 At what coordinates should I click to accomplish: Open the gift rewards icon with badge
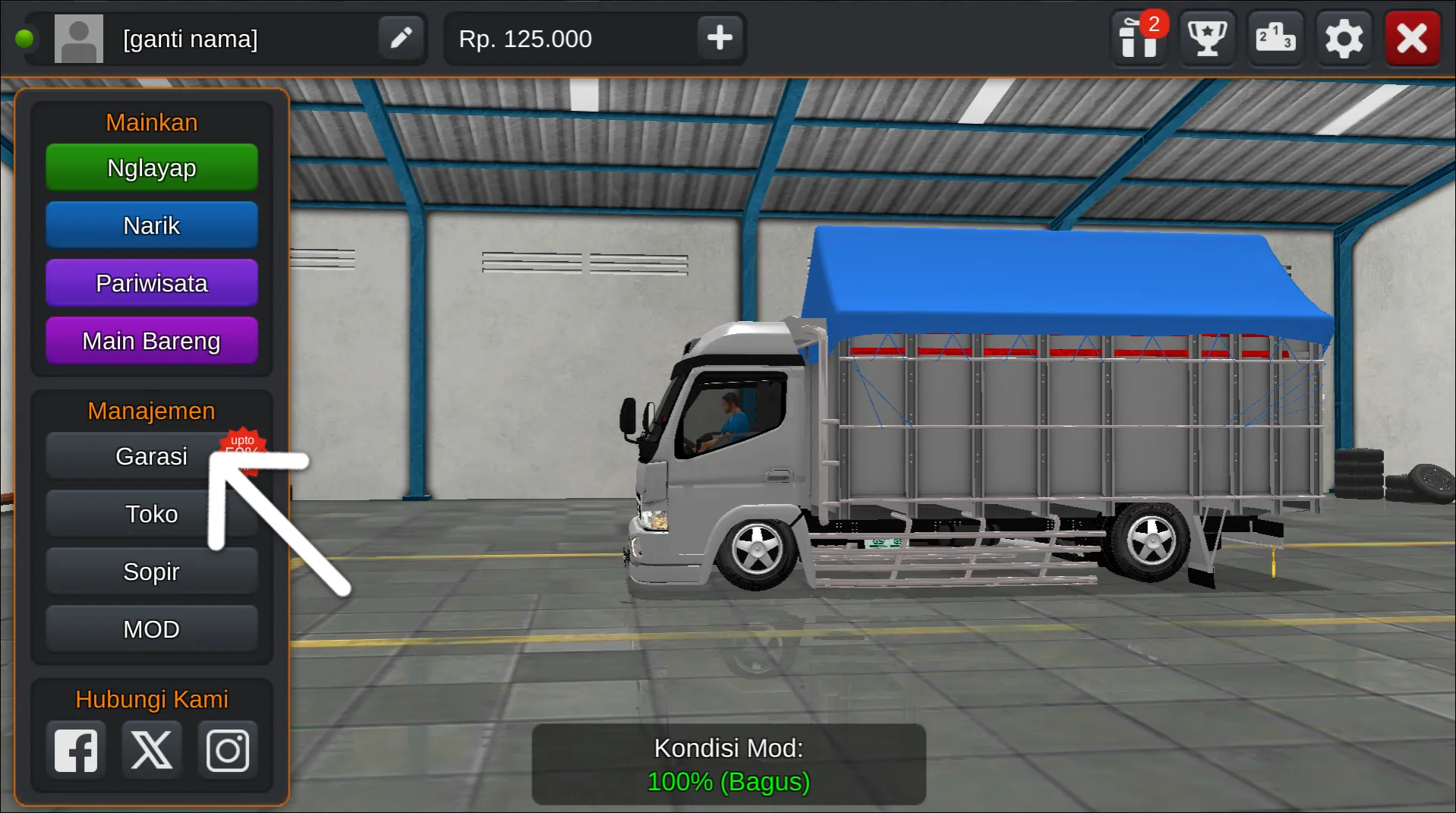(1138, 38)
